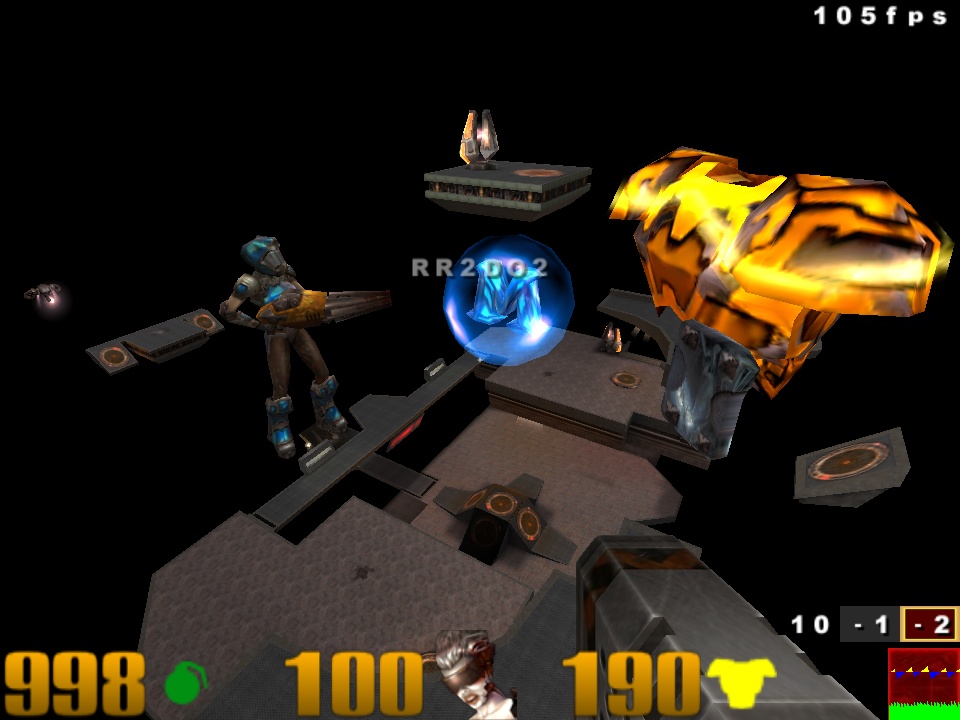The image size is (960, 720).
Task: Click the yellow armor icon
Action: pyautogui.click(x=741, y=682)
